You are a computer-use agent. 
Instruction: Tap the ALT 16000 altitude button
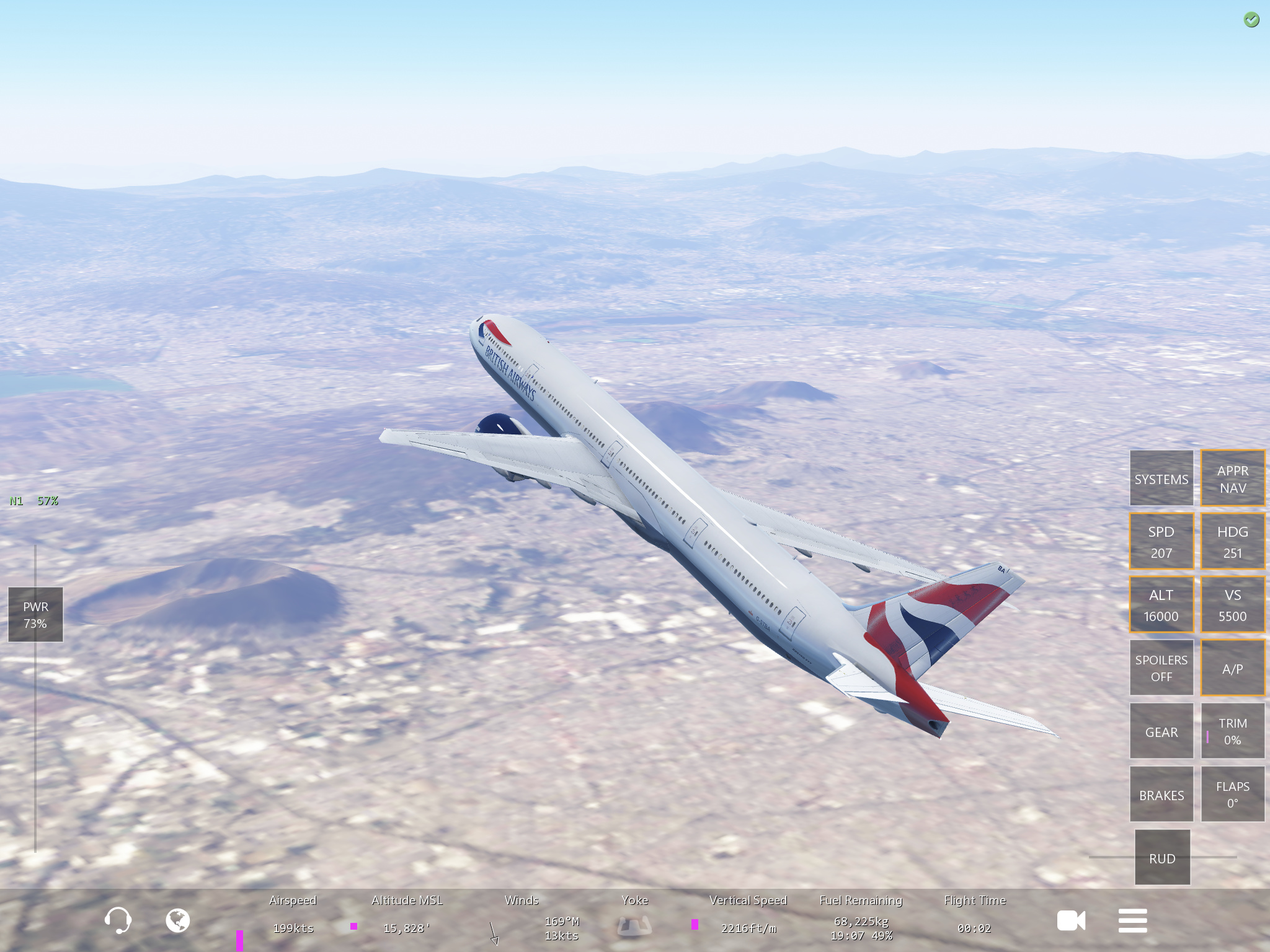tap(1161, 605)
